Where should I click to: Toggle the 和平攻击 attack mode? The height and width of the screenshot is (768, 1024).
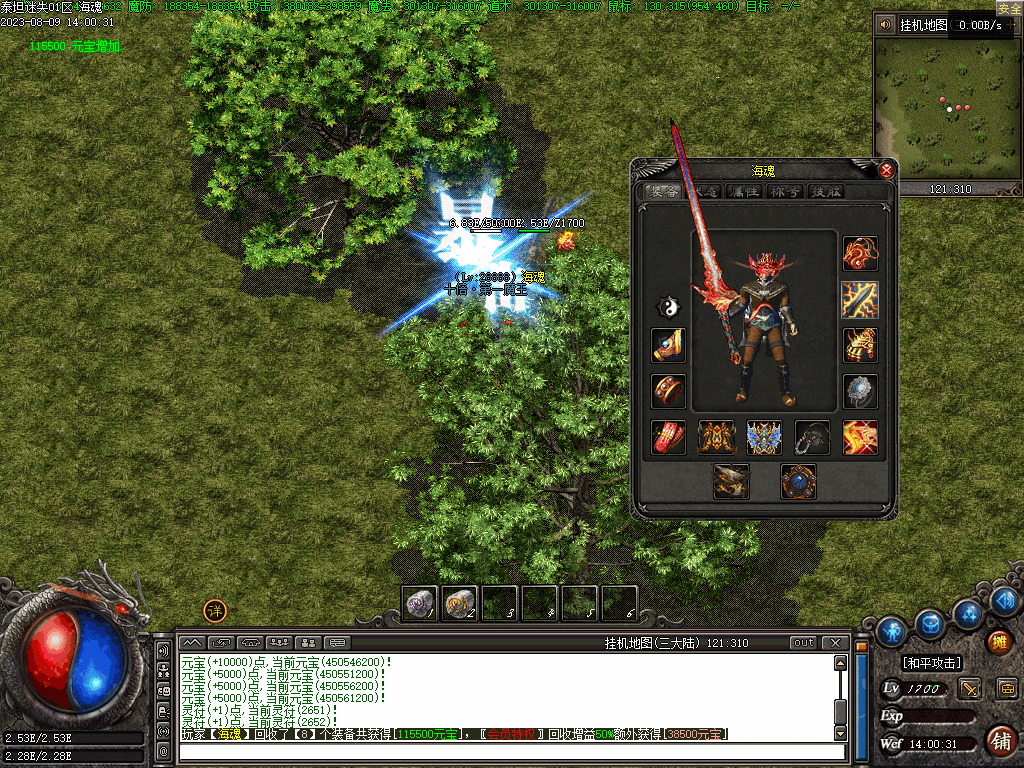[x=931, y=663]
